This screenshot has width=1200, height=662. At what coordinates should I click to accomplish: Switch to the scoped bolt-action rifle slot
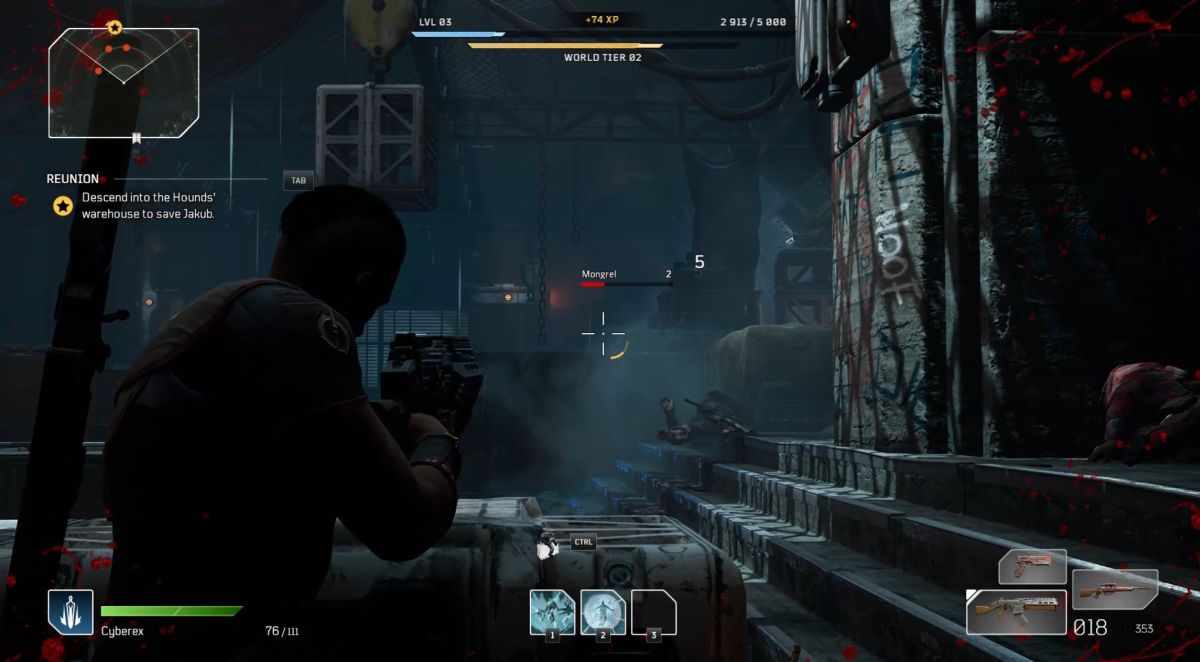point(1114,590)
